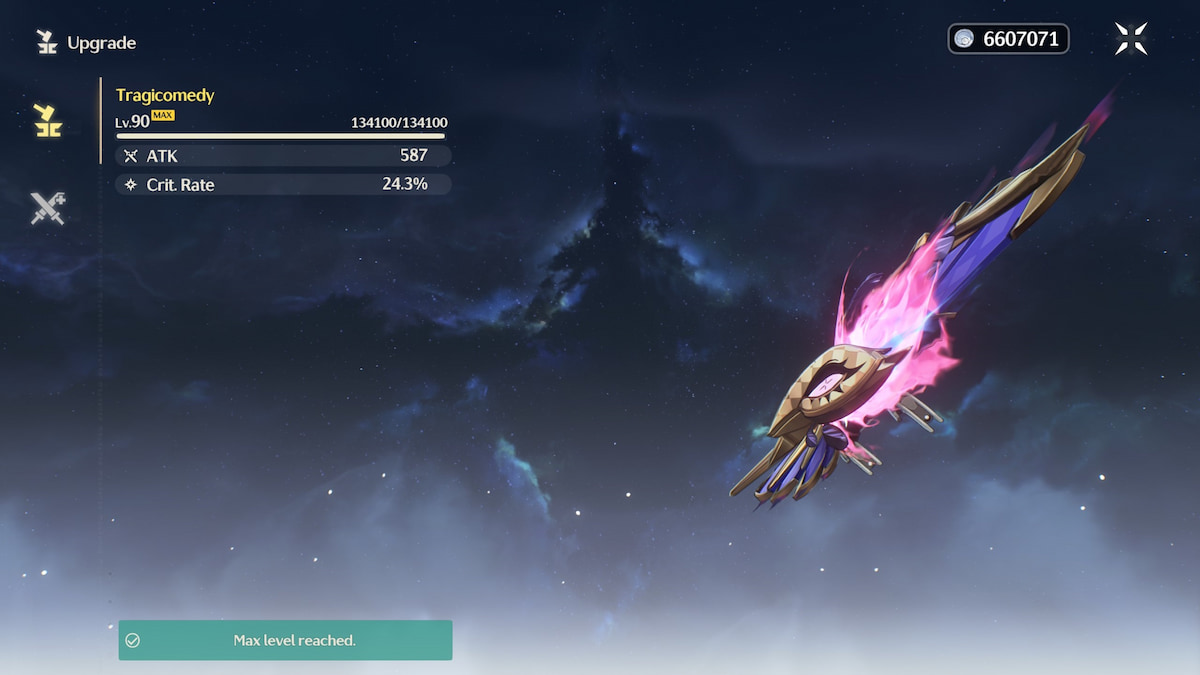The width and height of the screenshot is (1200, 675).
Task: Switch to the weapon level-up tab
Action: pyautogui.click(x=46, y=120)
